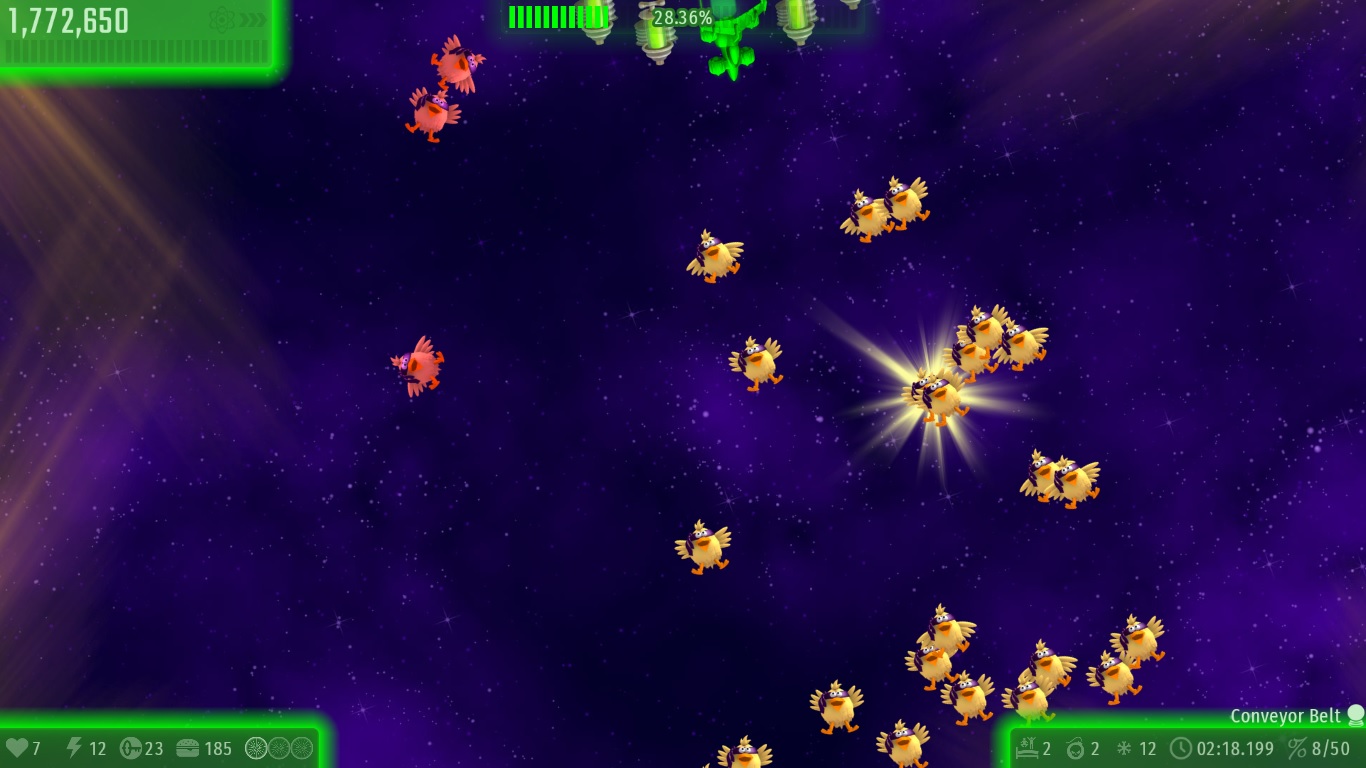Activate the brightest circular special weapon icon
Viewport: 1366px width, 768px height.
click(256, 748)
